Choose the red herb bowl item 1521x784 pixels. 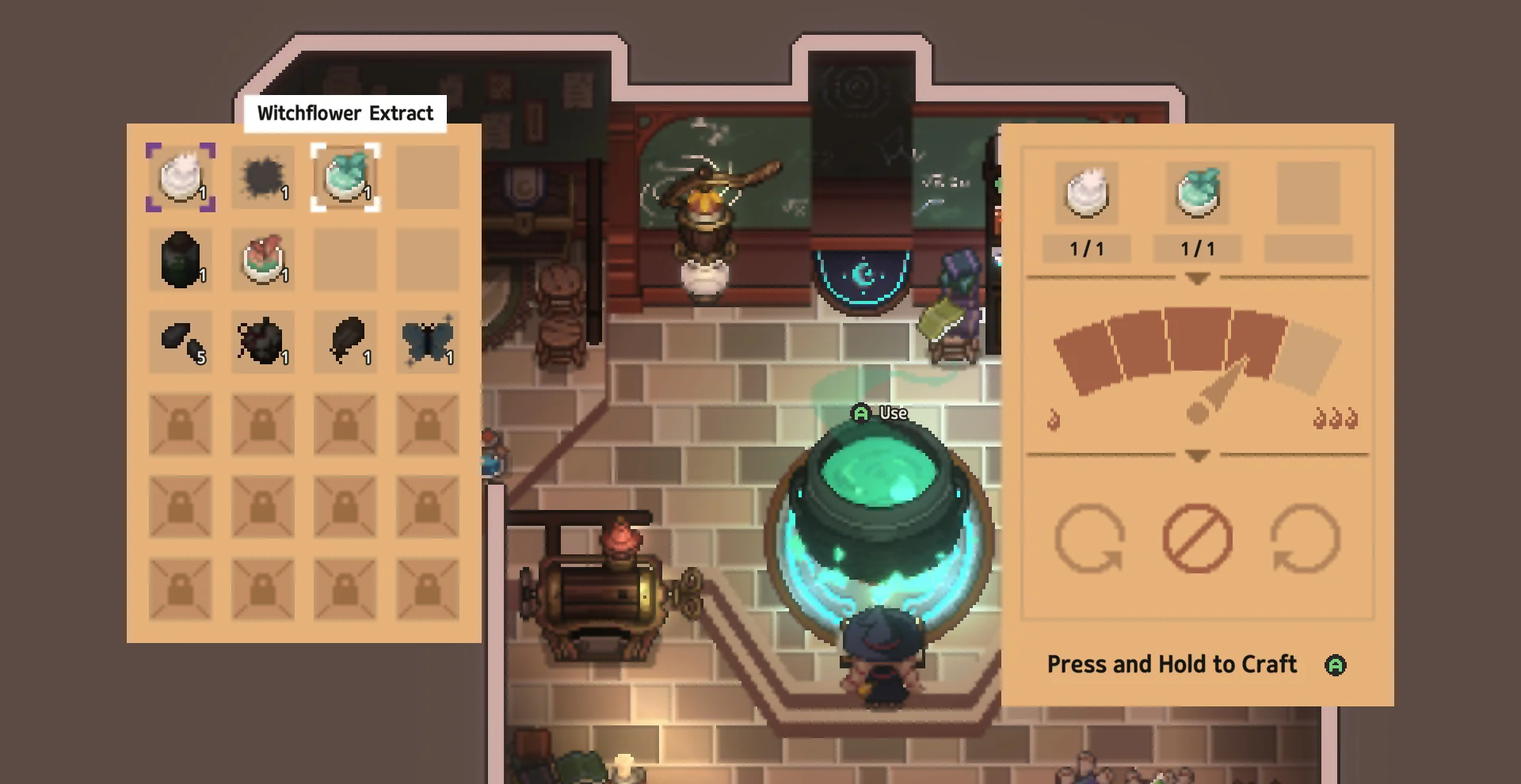point(263,260)
